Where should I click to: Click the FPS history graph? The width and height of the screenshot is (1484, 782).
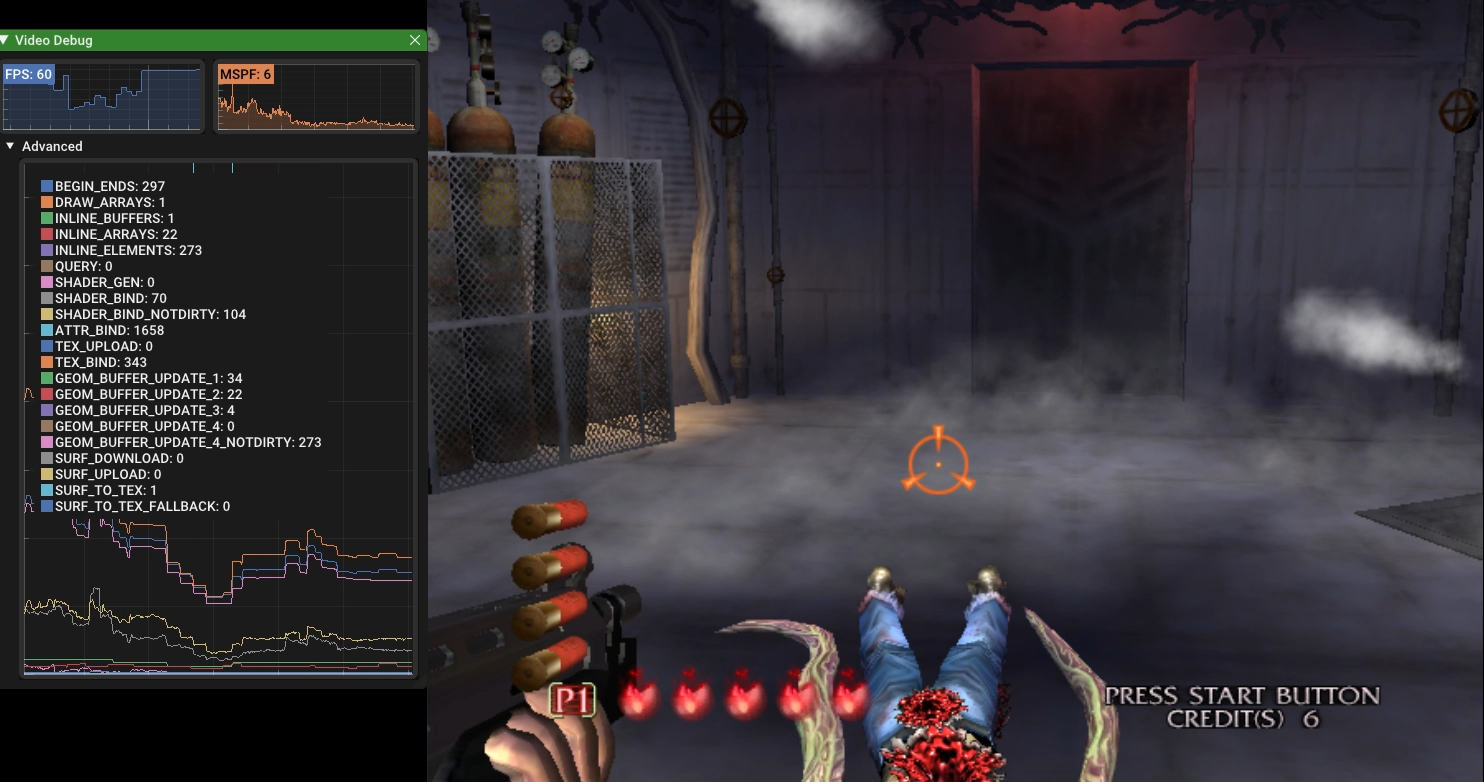(x=103, y=95)
